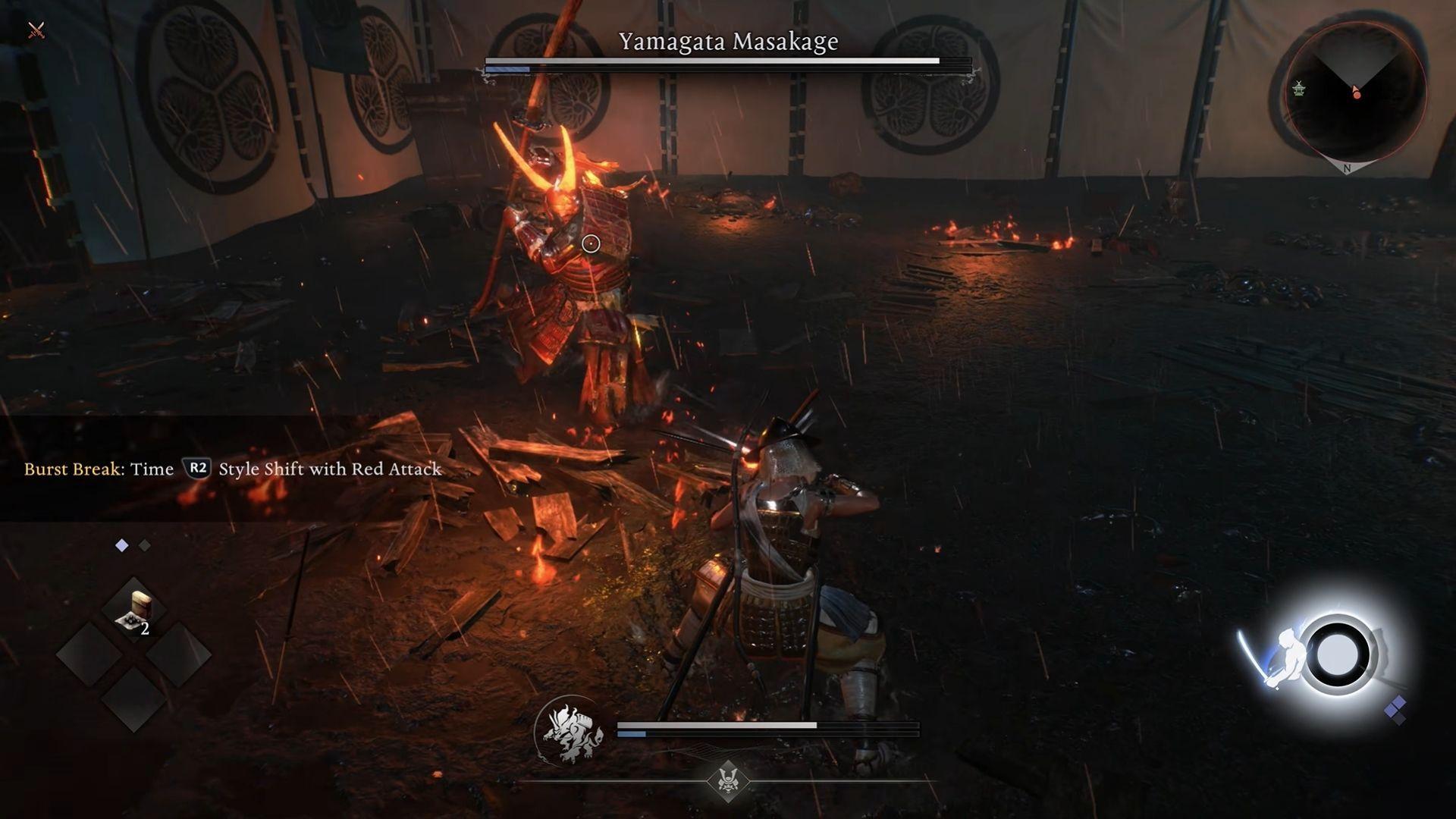Click the small village marker on the minimap
The image size is (1456, 819).
point(1299,89)
